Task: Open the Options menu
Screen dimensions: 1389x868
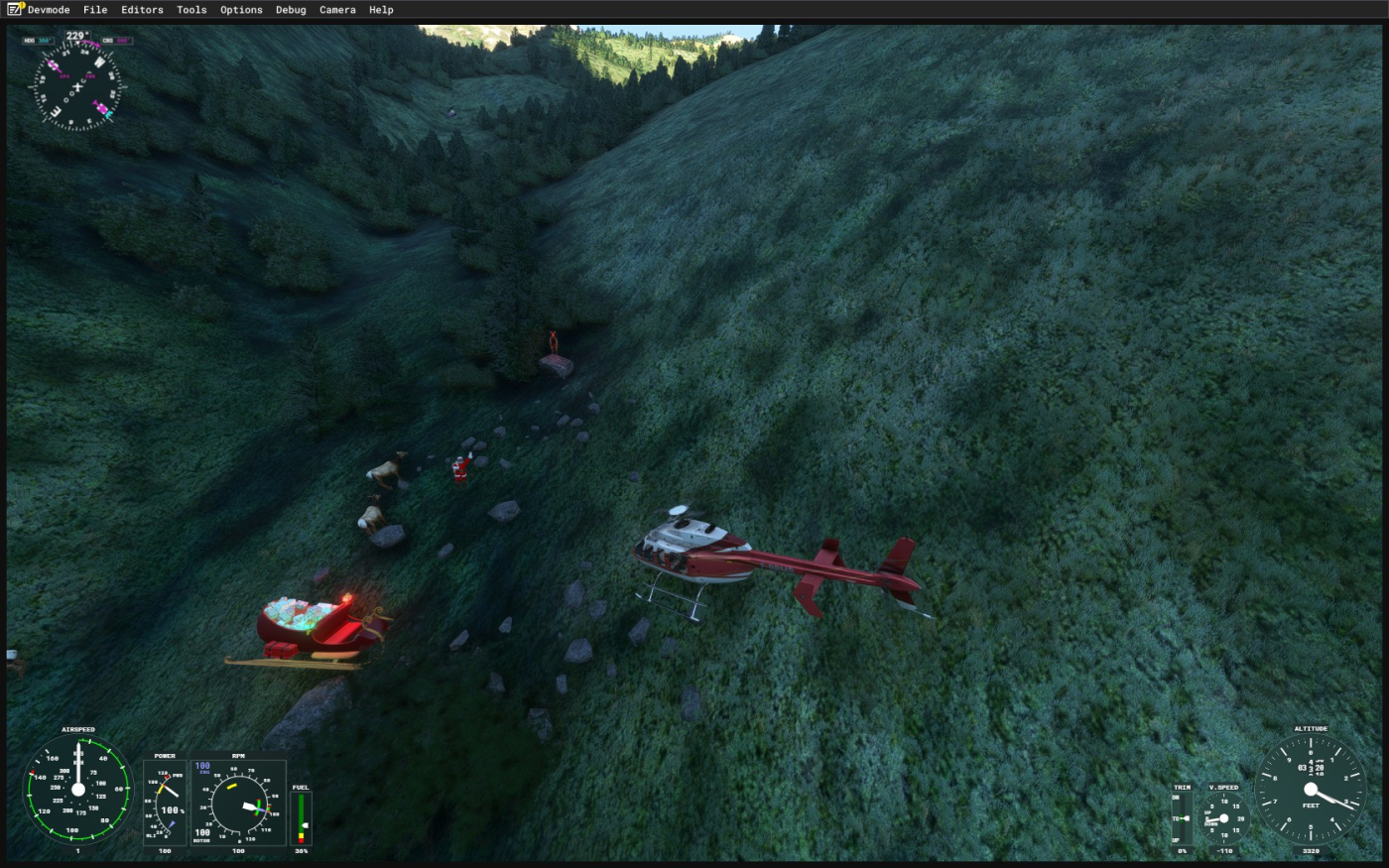Action: coord(241,10)
